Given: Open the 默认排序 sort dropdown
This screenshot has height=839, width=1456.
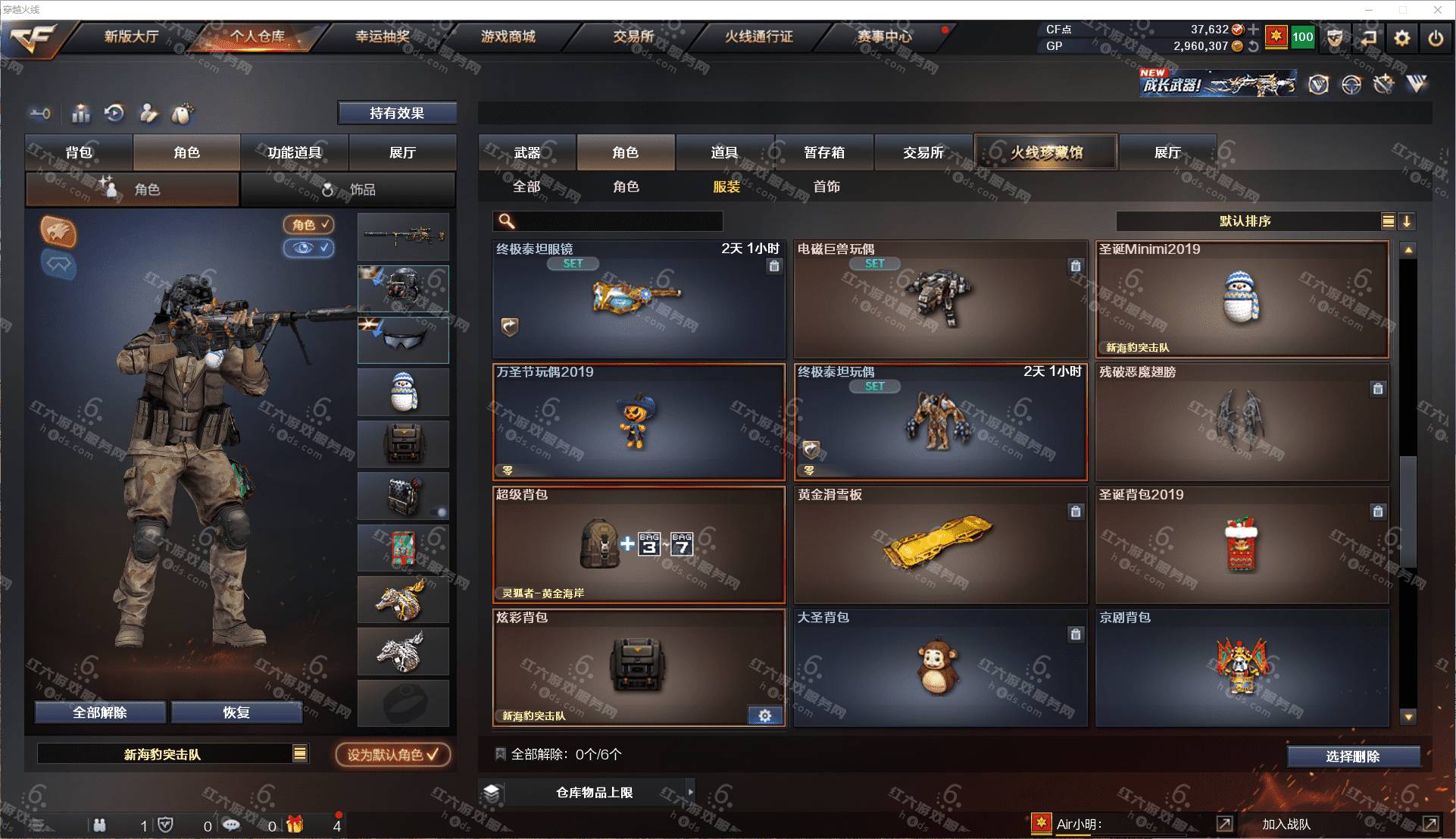Looking at the screenshot, I should click(1246, 221).
